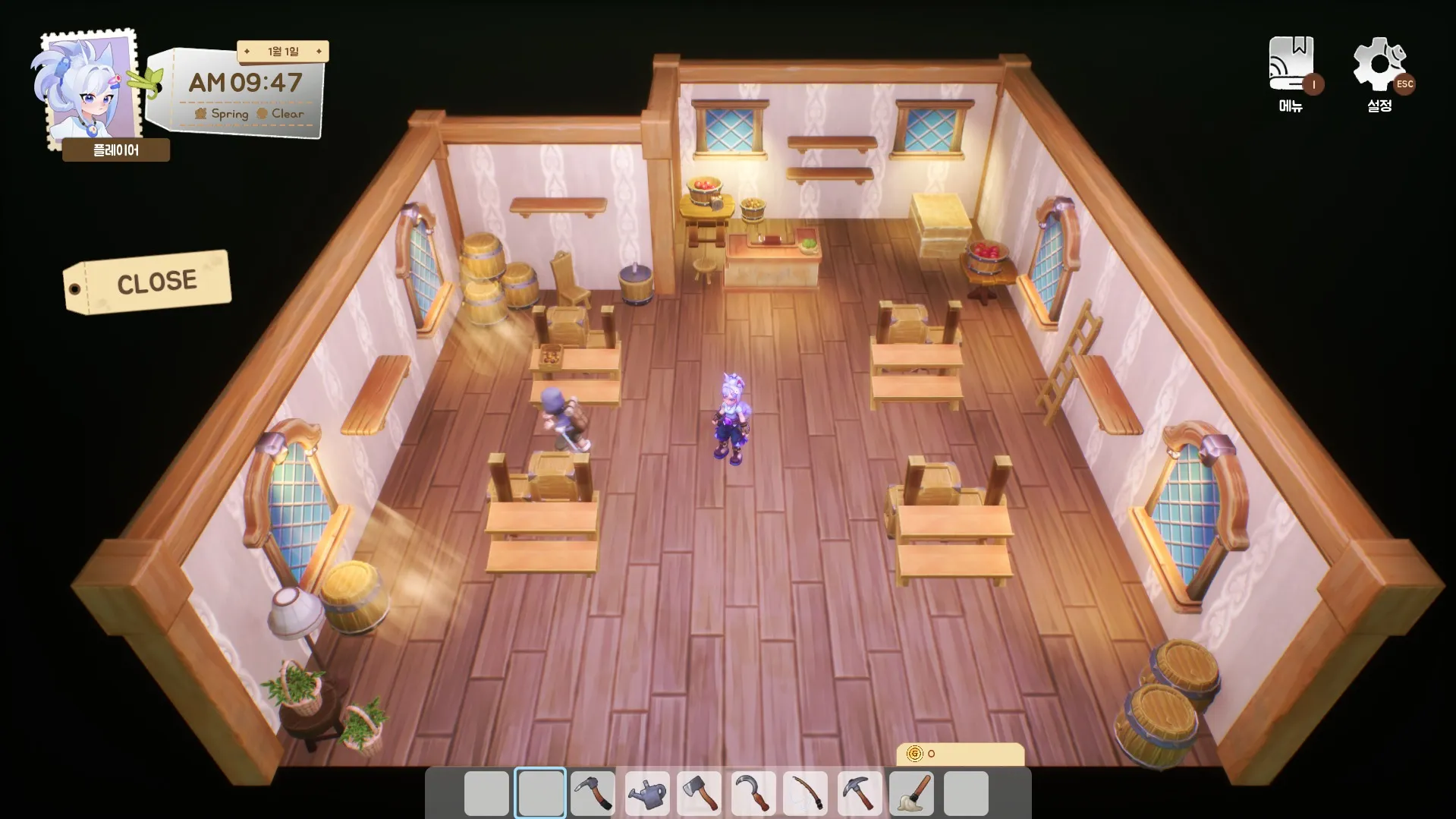Select the mop tool slot
Screen dimensions: 1456x819
pyautogui.click(x=912, y=793)
